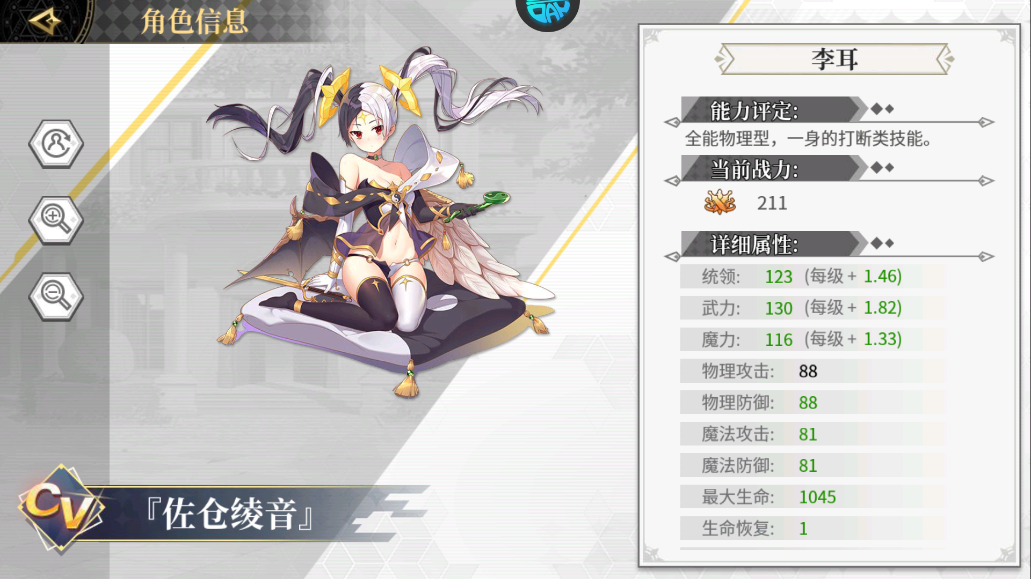Open the character profile hexagon button
This screenshot has height=579, width=1031.
tap(56, 143)
